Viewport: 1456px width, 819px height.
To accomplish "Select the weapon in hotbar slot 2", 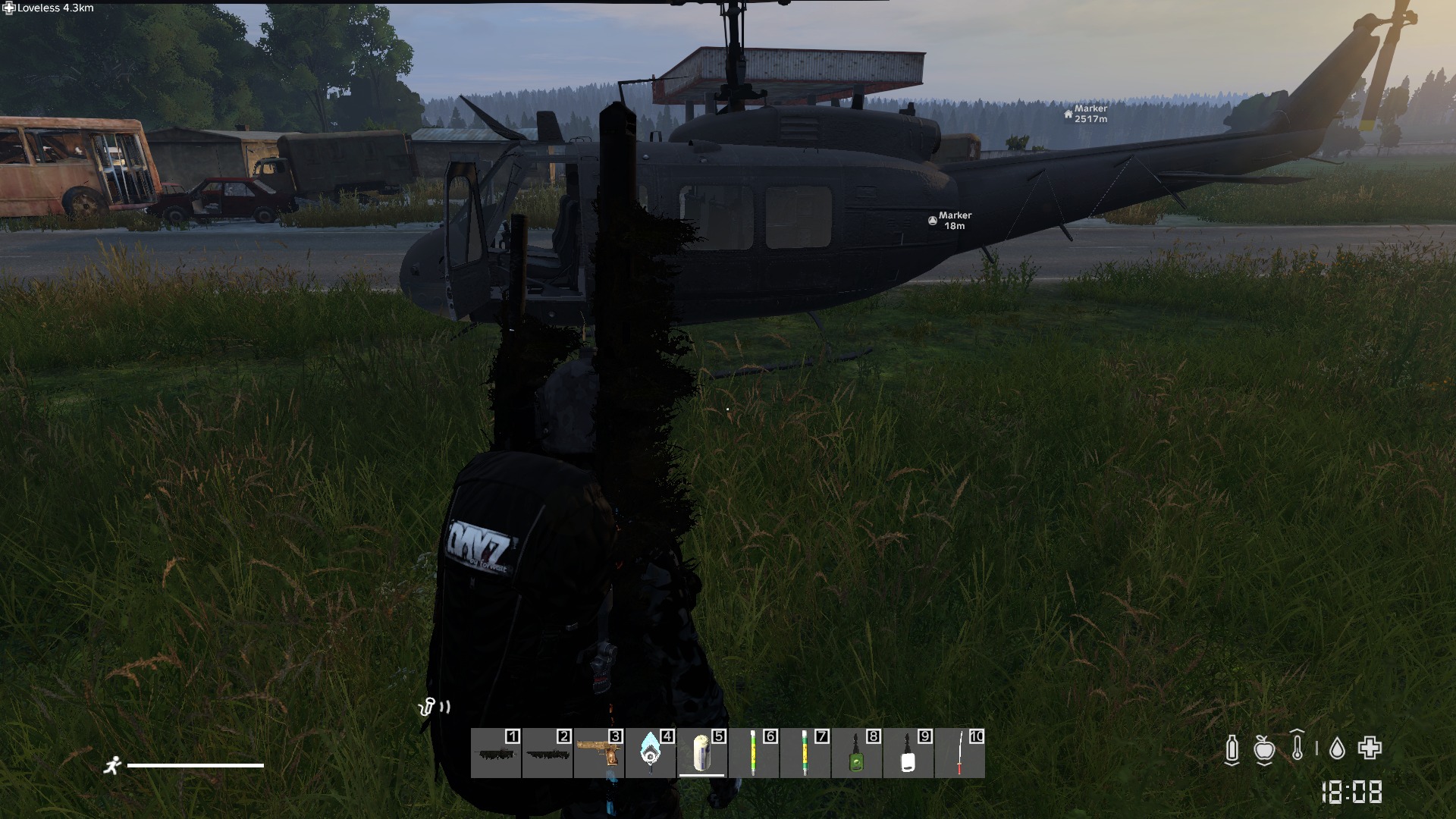I will click(x=545, y=756).
